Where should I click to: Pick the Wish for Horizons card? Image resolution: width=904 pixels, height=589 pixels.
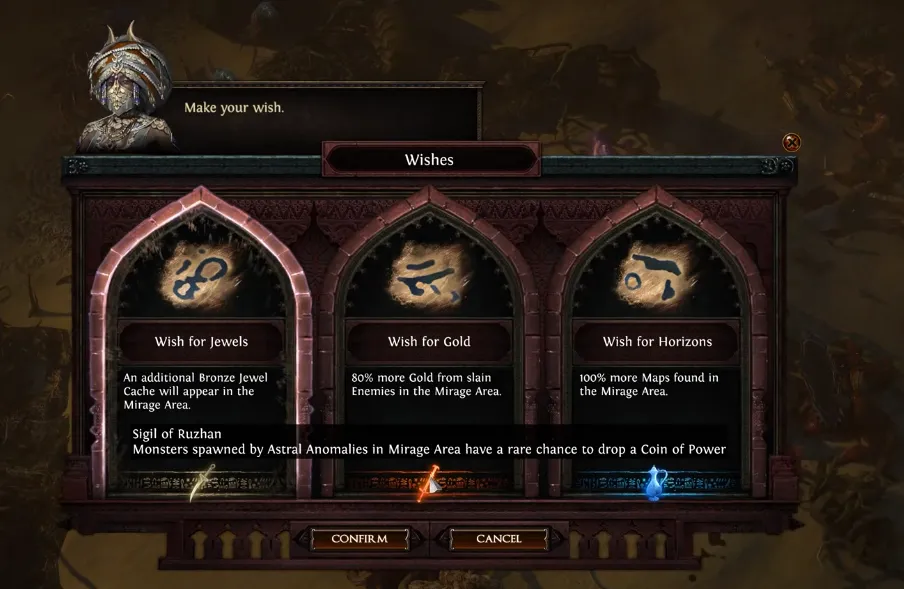coord(657,300)
